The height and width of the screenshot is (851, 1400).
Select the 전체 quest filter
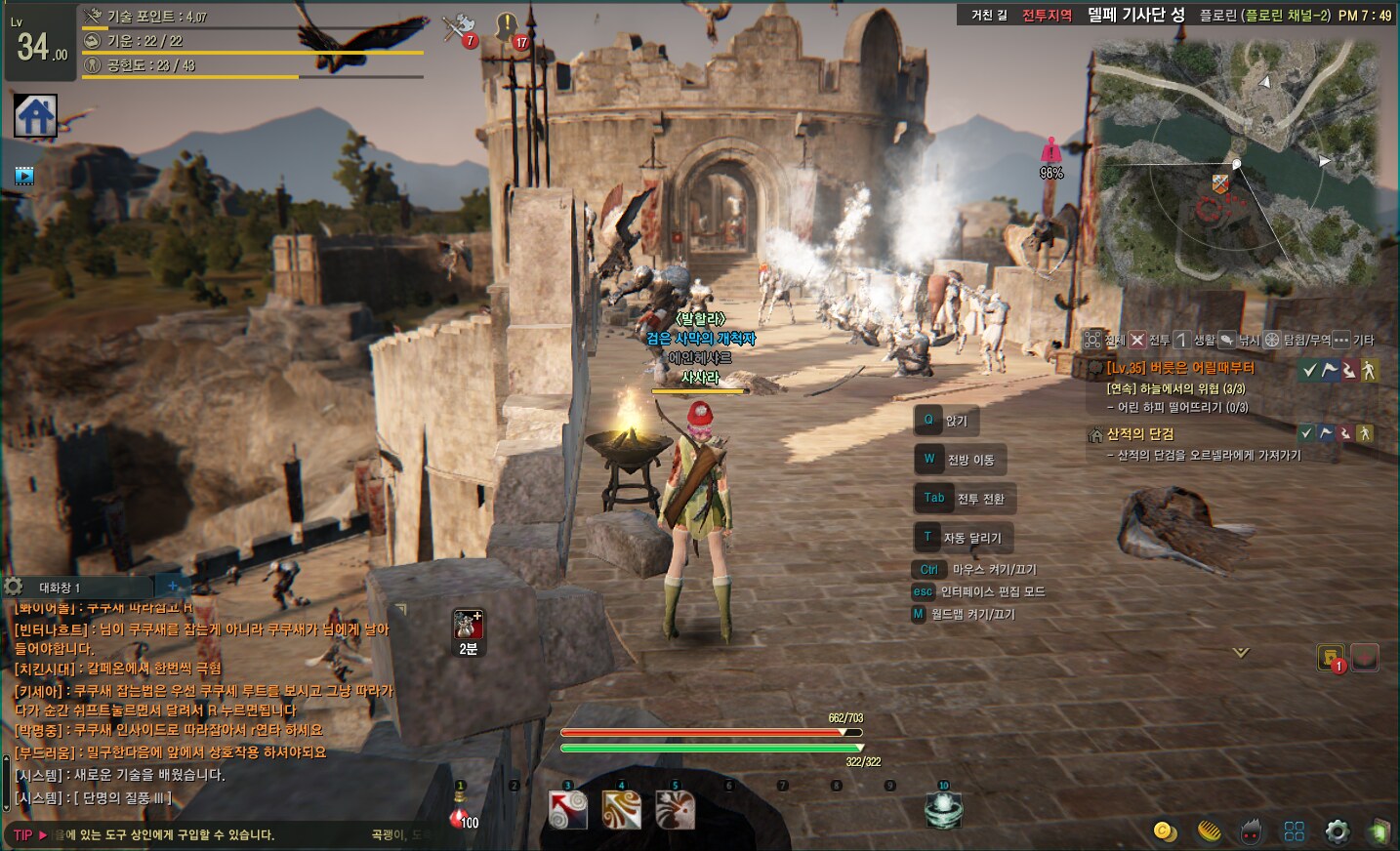click(1104, 340)
